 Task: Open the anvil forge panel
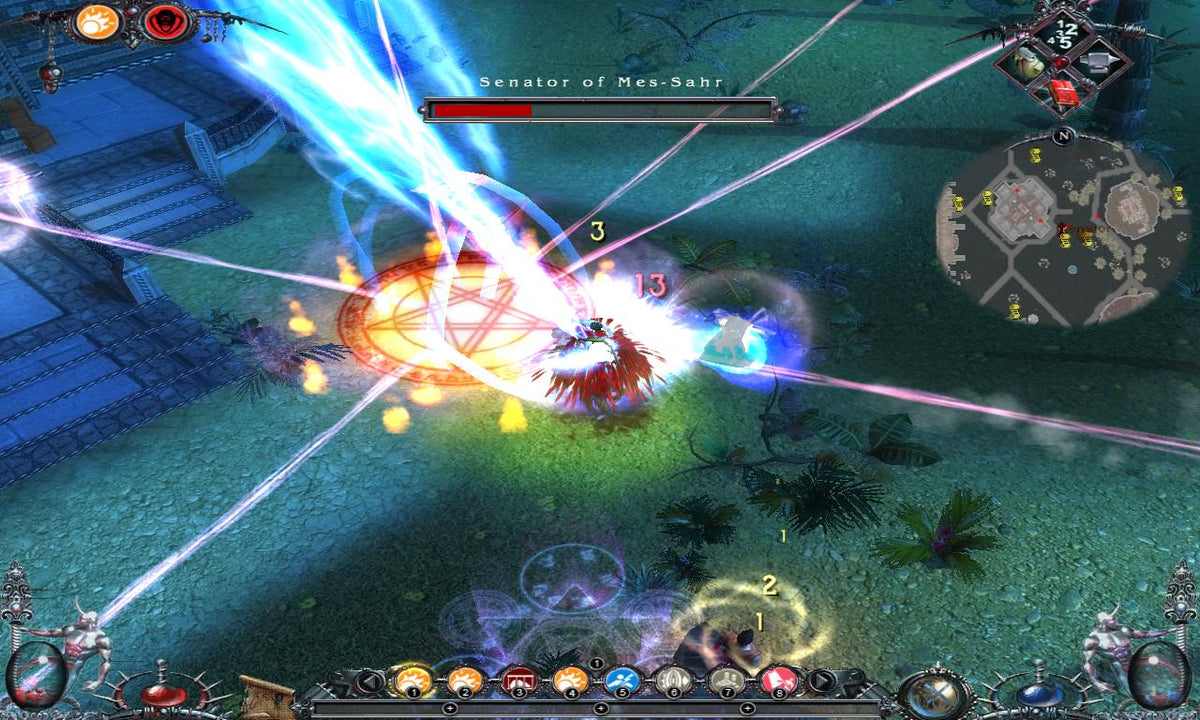pyautogui.click(x=1097, y=65)
